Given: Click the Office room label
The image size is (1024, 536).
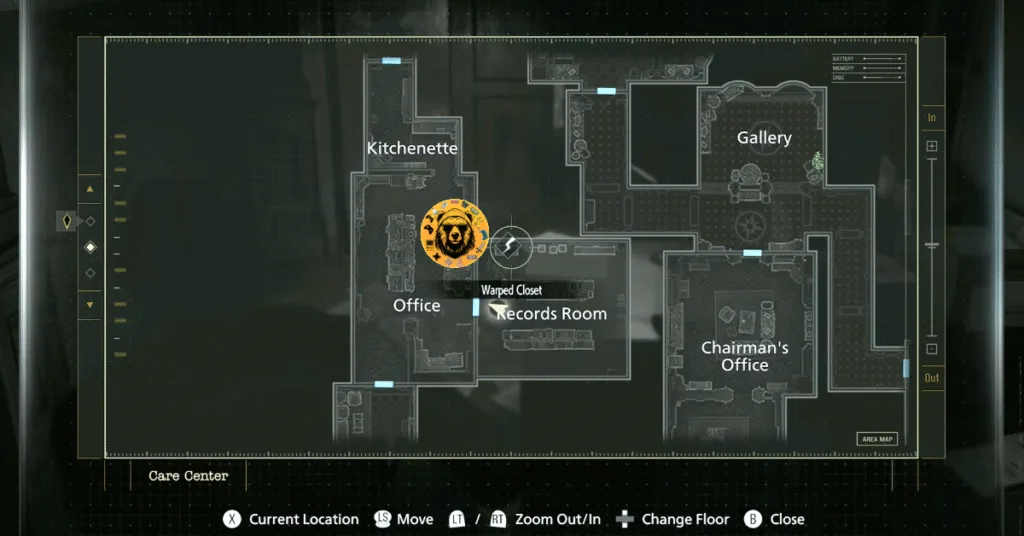Looking at the screenshot, I should 416,305.
